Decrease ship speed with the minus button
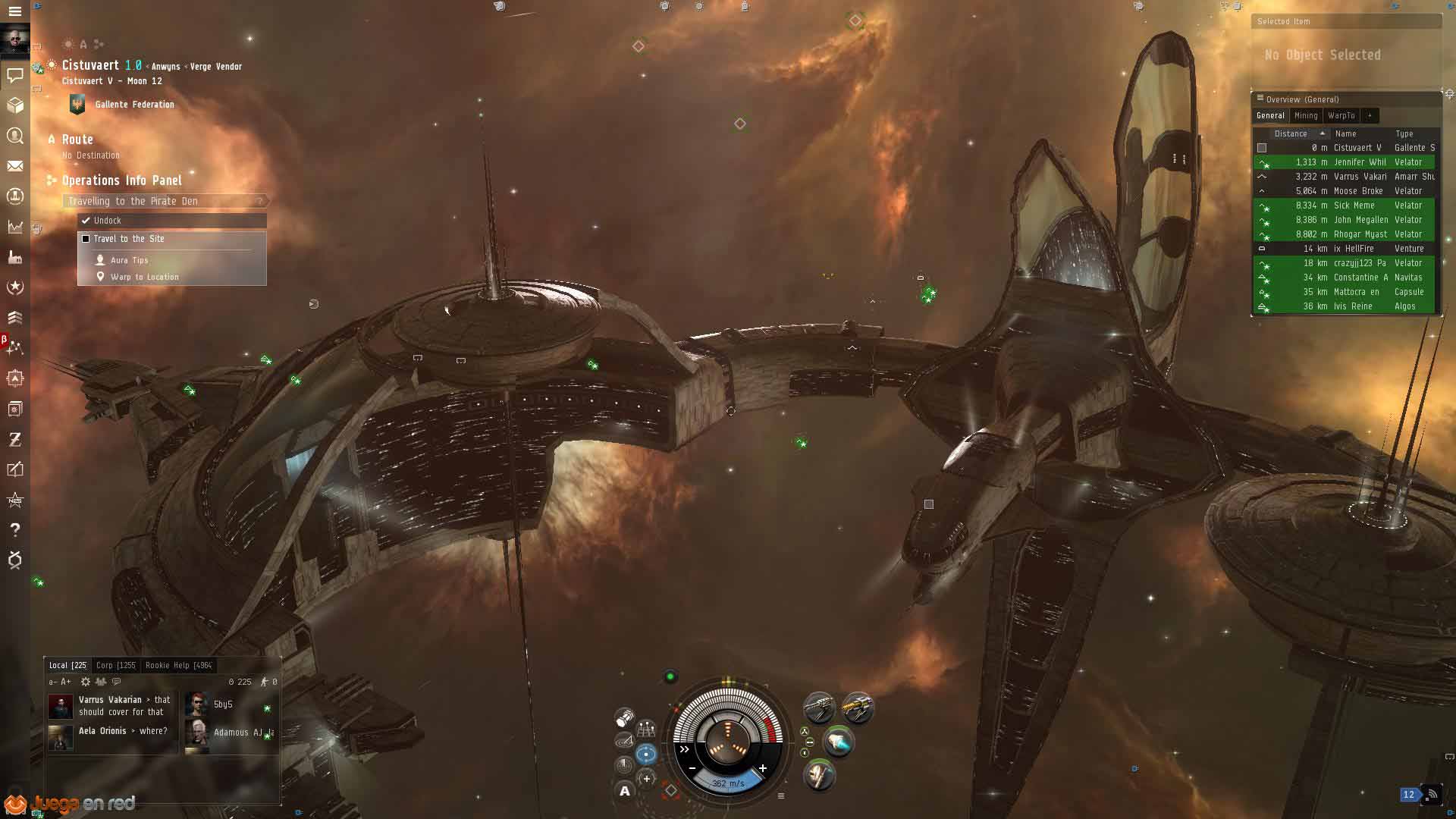This screenshot has width=1456, height=819. [692, 768]
